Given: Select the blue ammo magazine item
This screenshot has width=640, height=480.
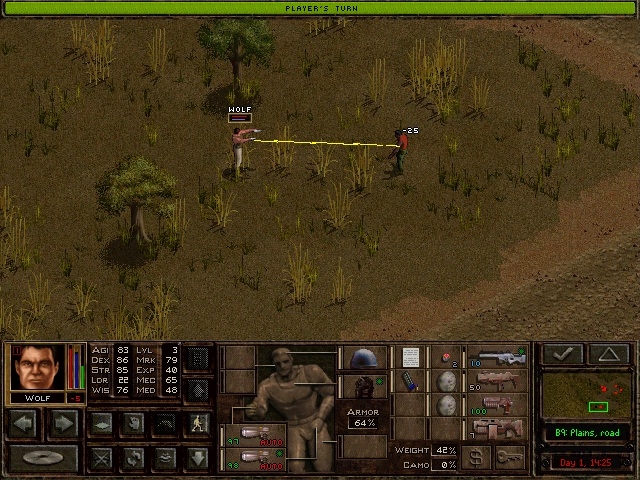Looking at the screenshot, I should tap(409, 382).
